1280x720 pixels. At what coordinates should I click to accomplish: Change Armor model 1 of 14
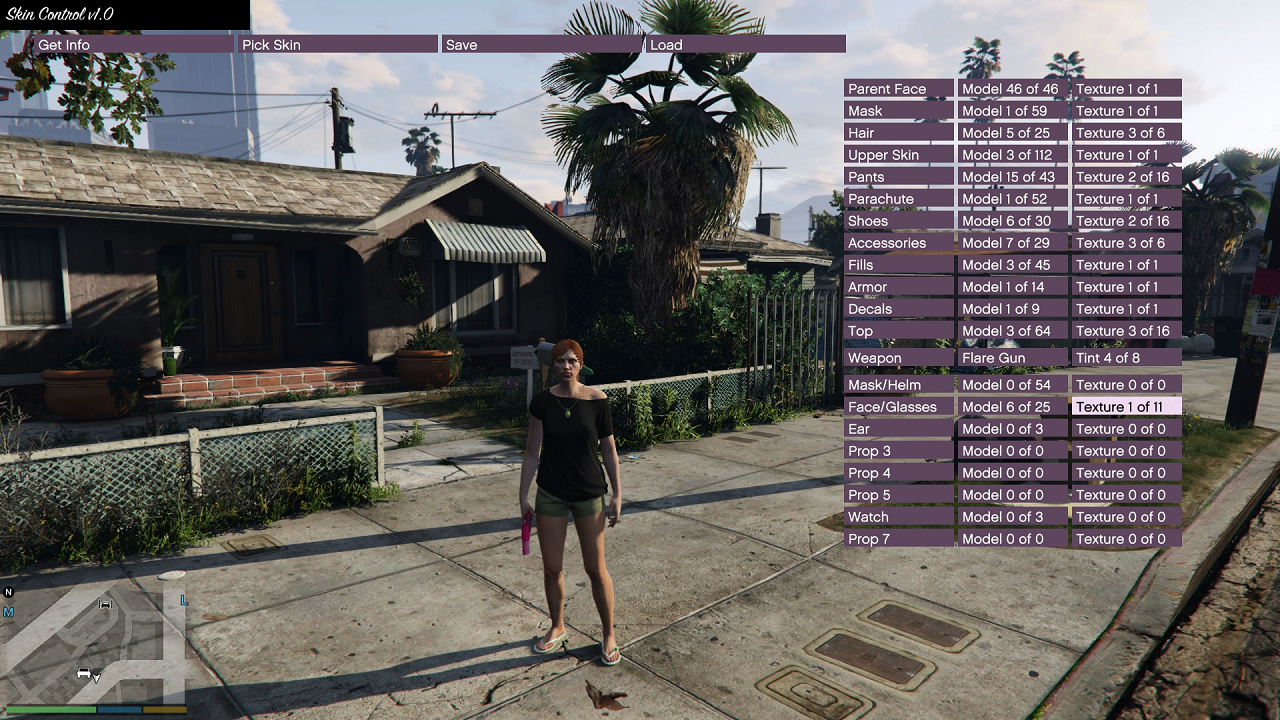(1013, 287)
